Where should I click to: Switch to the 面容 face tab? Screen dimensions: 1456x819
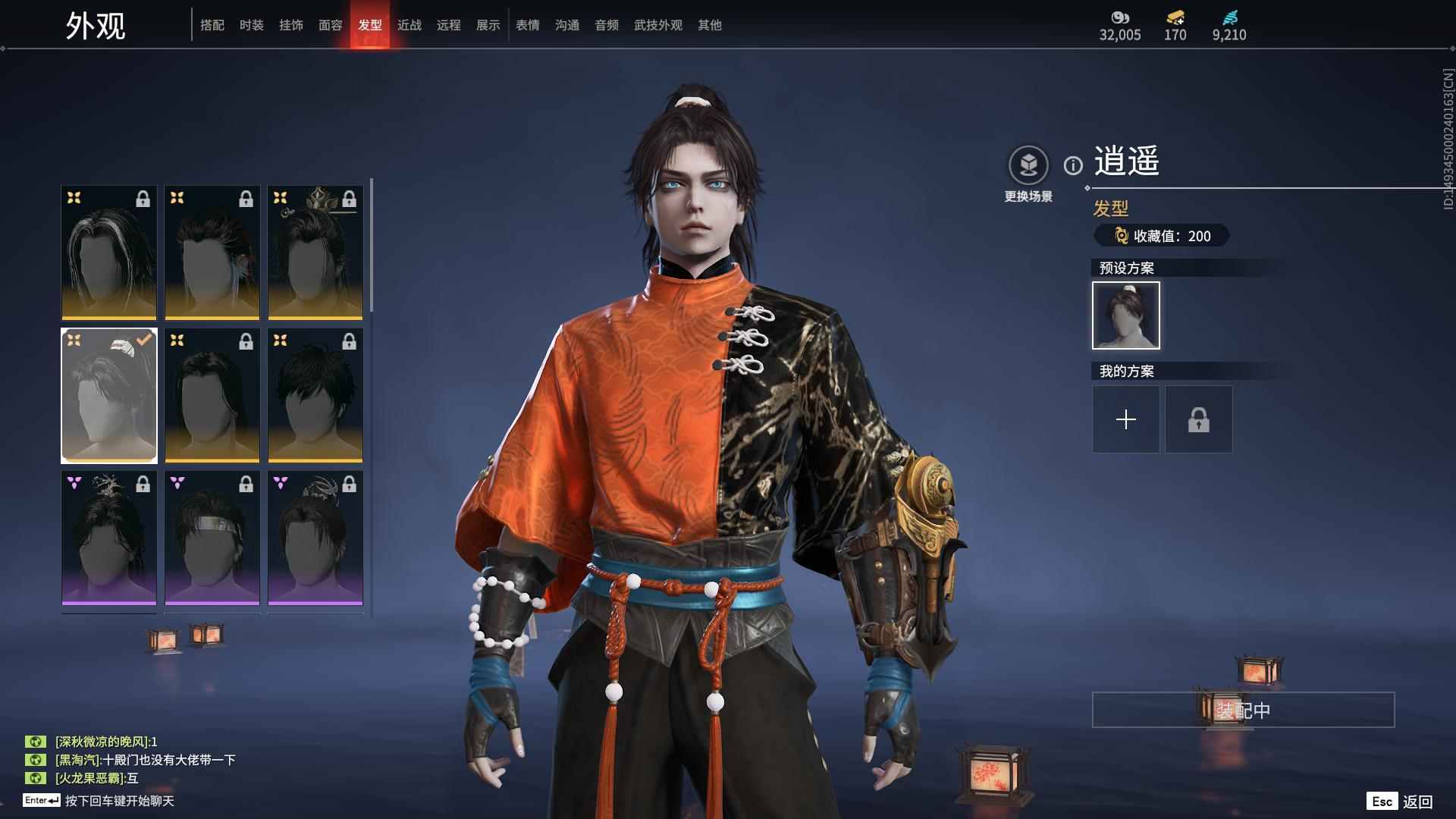tap(331, 25)
